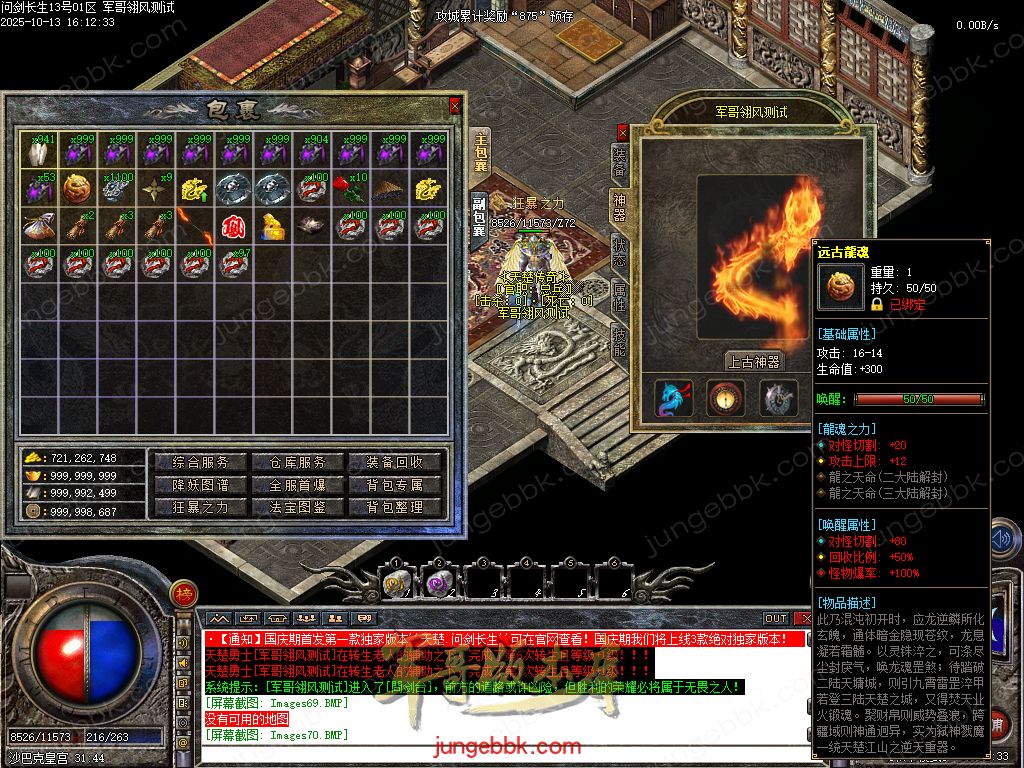Screen dimensions: 1024x768
Task: Click the OUT button on chat bar
Action: 776,618
